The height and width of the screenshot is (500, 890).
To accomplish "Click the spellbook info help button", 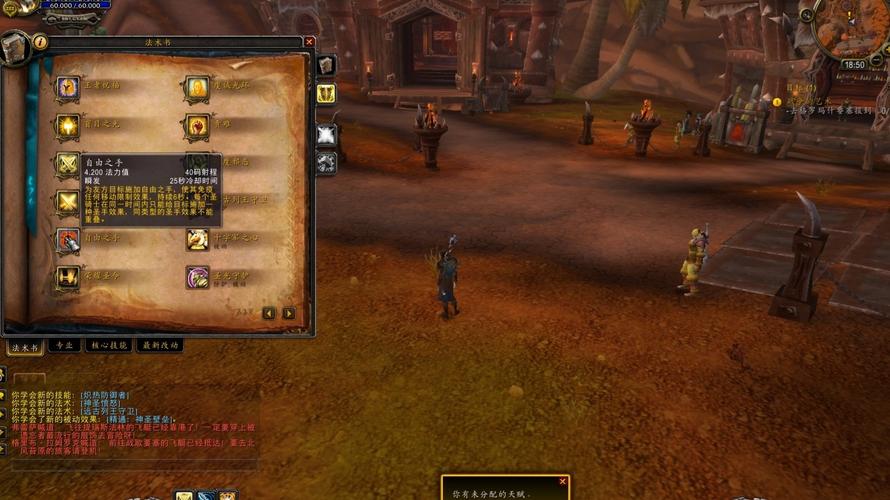I will coord(40,42).
